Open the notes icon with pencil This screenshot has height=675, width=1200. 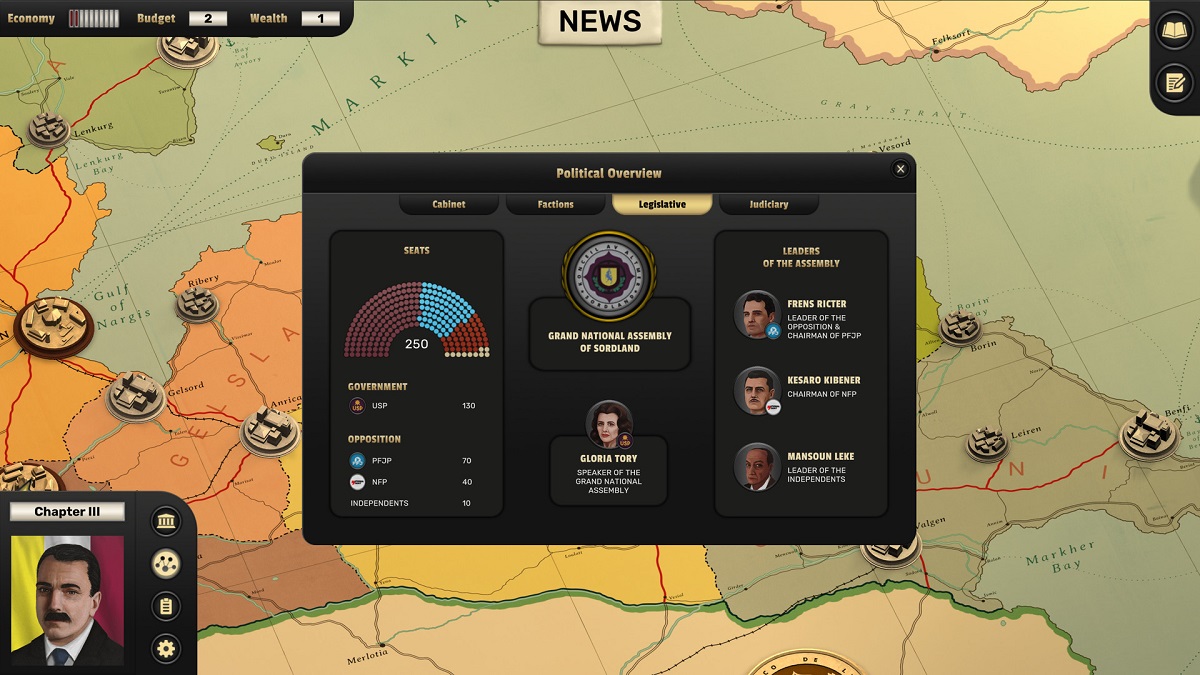pos(1174,82)
